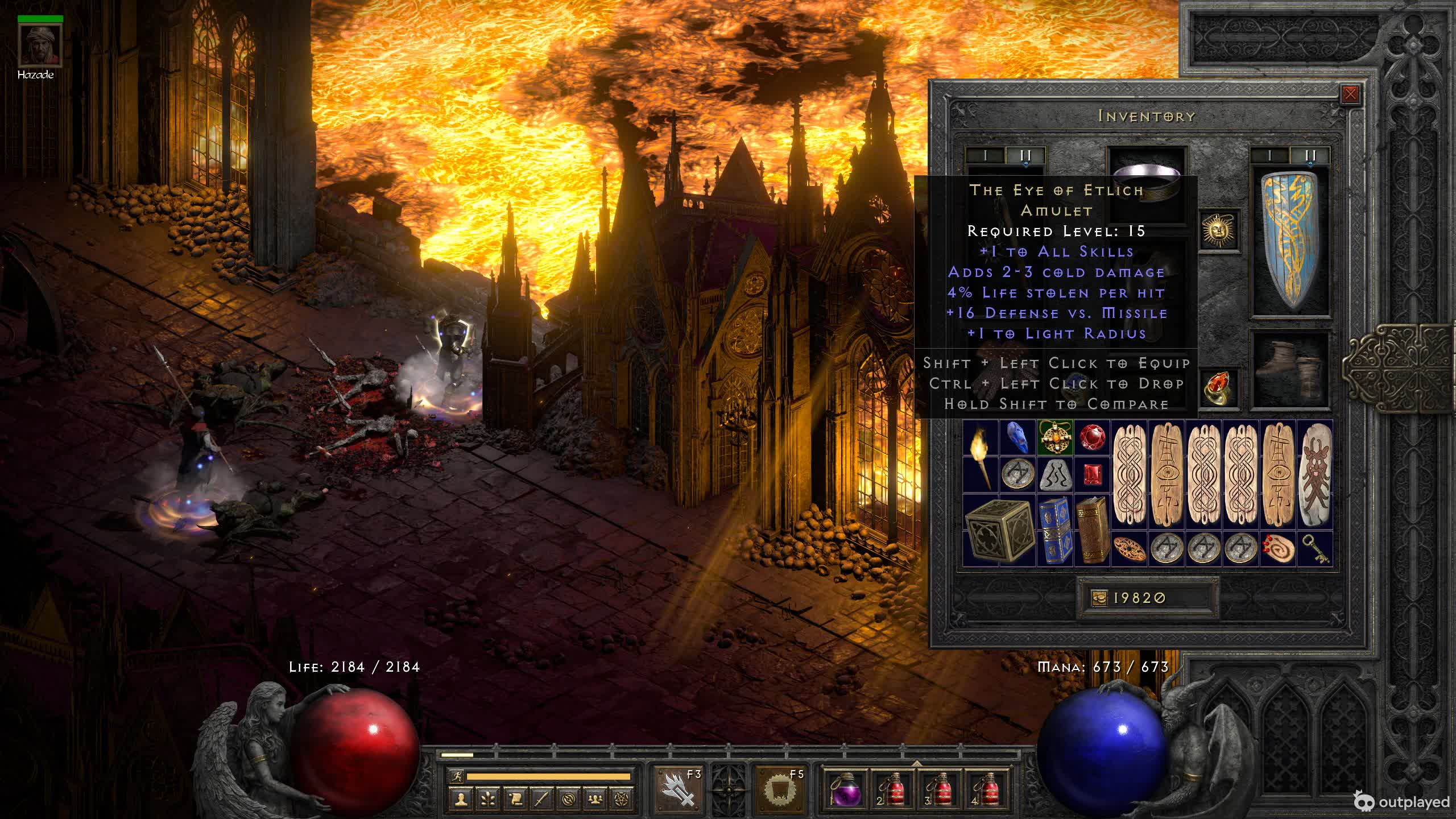The image size is (1456, 819).
Task: Select the flaming torch charm
Action: 981,455
